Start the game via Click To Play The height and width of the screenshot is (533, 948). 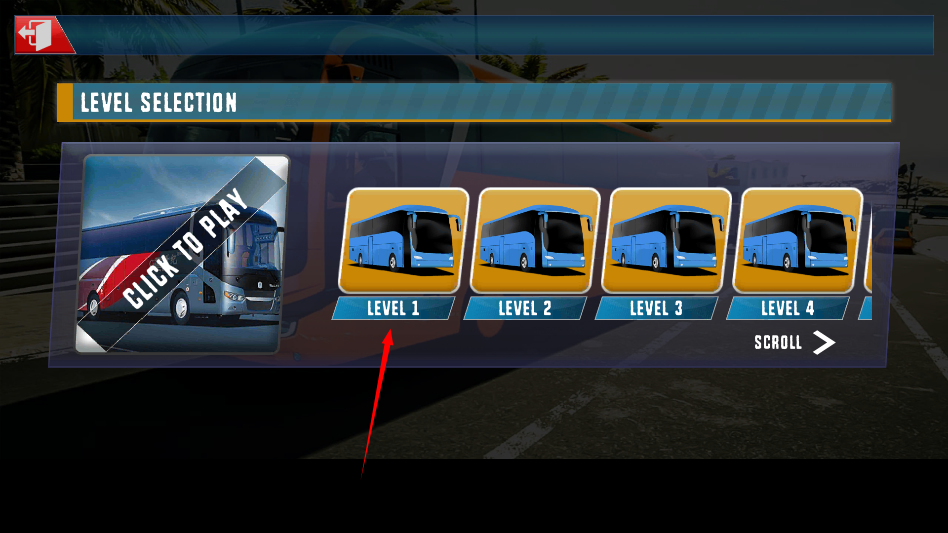(183, 253)
